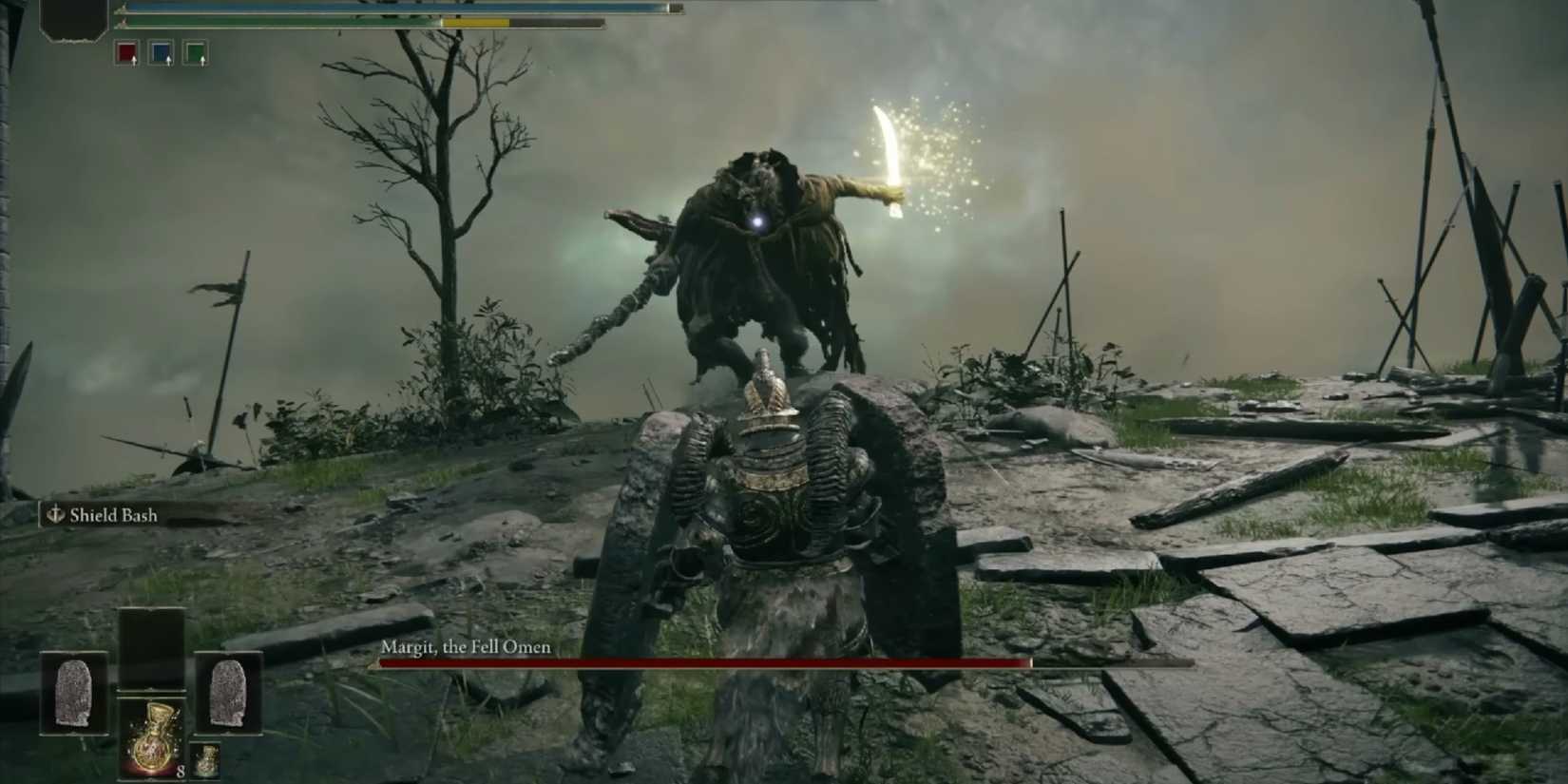
Task: Expand the arrow under the green buff square
Action: [x=202, y=62]
